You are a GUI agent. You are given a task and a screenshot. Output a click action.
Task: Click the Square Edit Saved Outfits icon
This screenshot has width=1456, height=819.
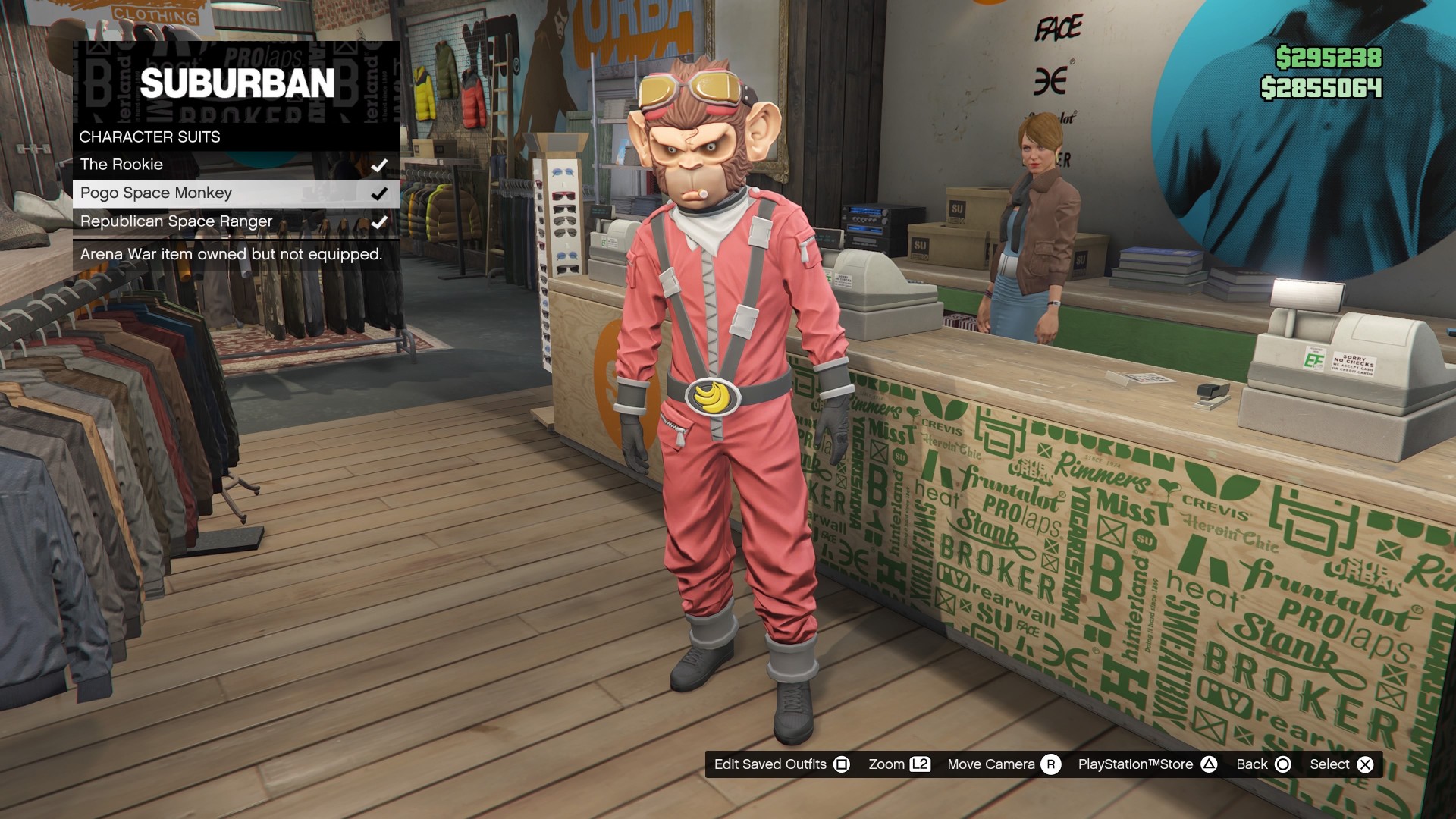[x=842, y=764]
